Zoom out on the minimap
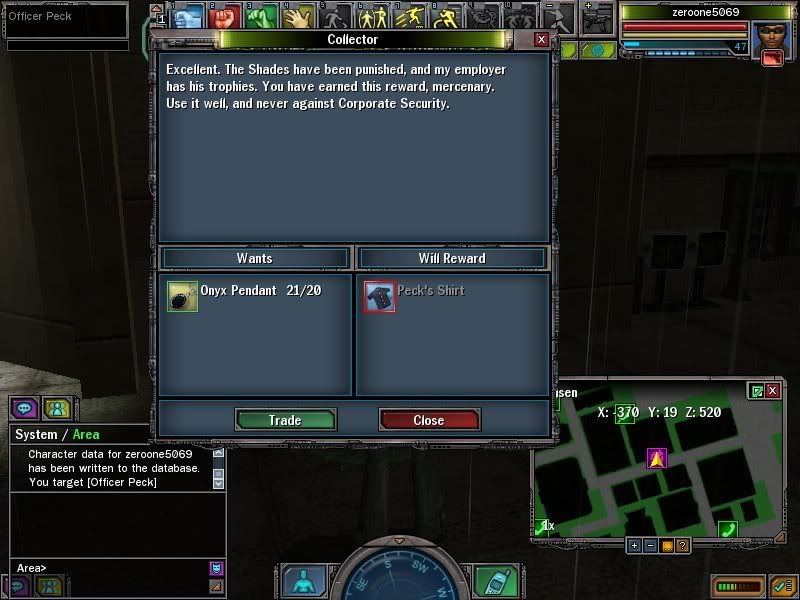 (x=650, y=545)
